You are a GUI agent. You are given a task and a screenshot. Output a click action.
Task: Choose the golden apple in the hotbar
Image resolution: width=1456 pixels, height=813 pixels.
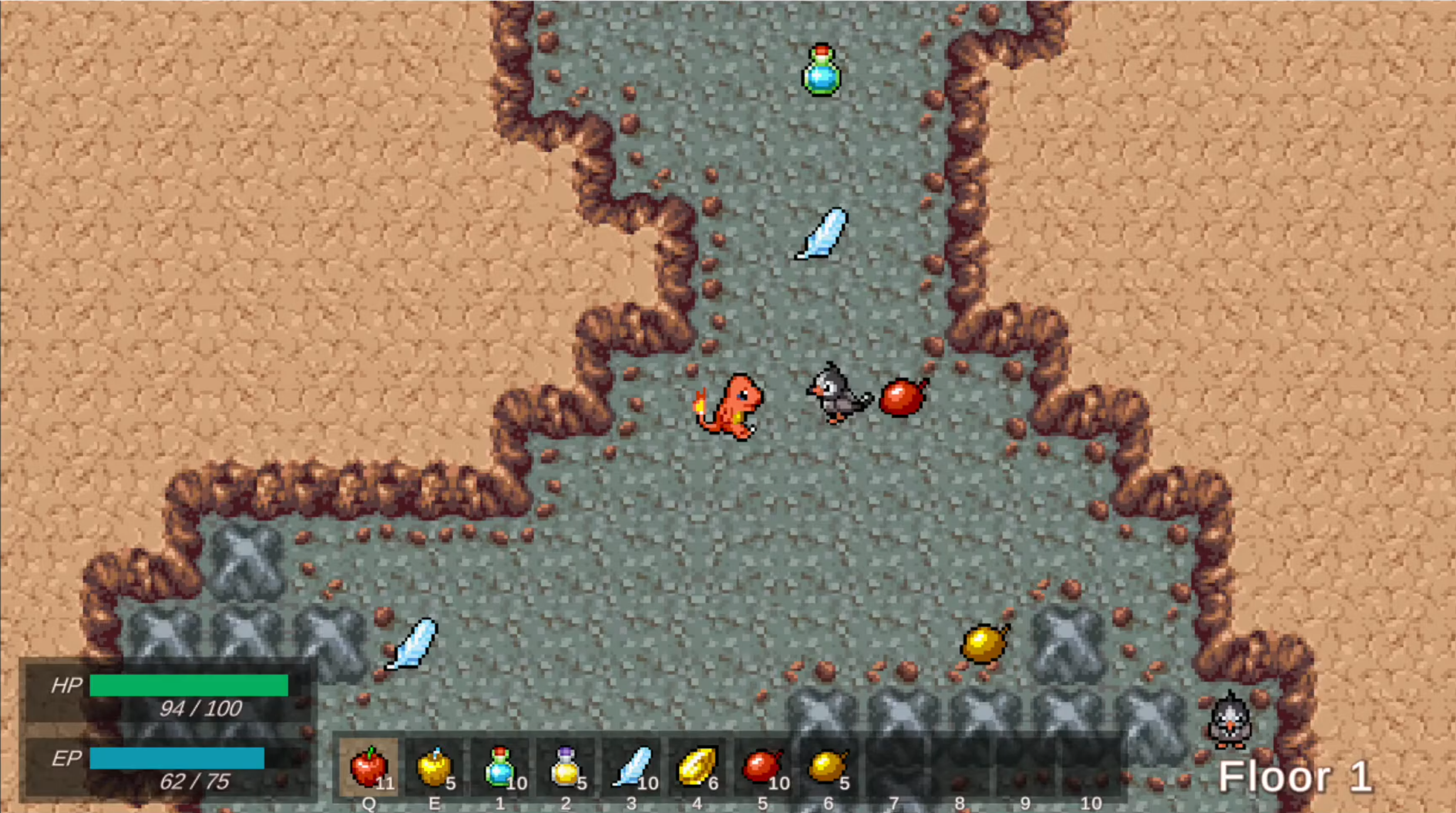435,767
